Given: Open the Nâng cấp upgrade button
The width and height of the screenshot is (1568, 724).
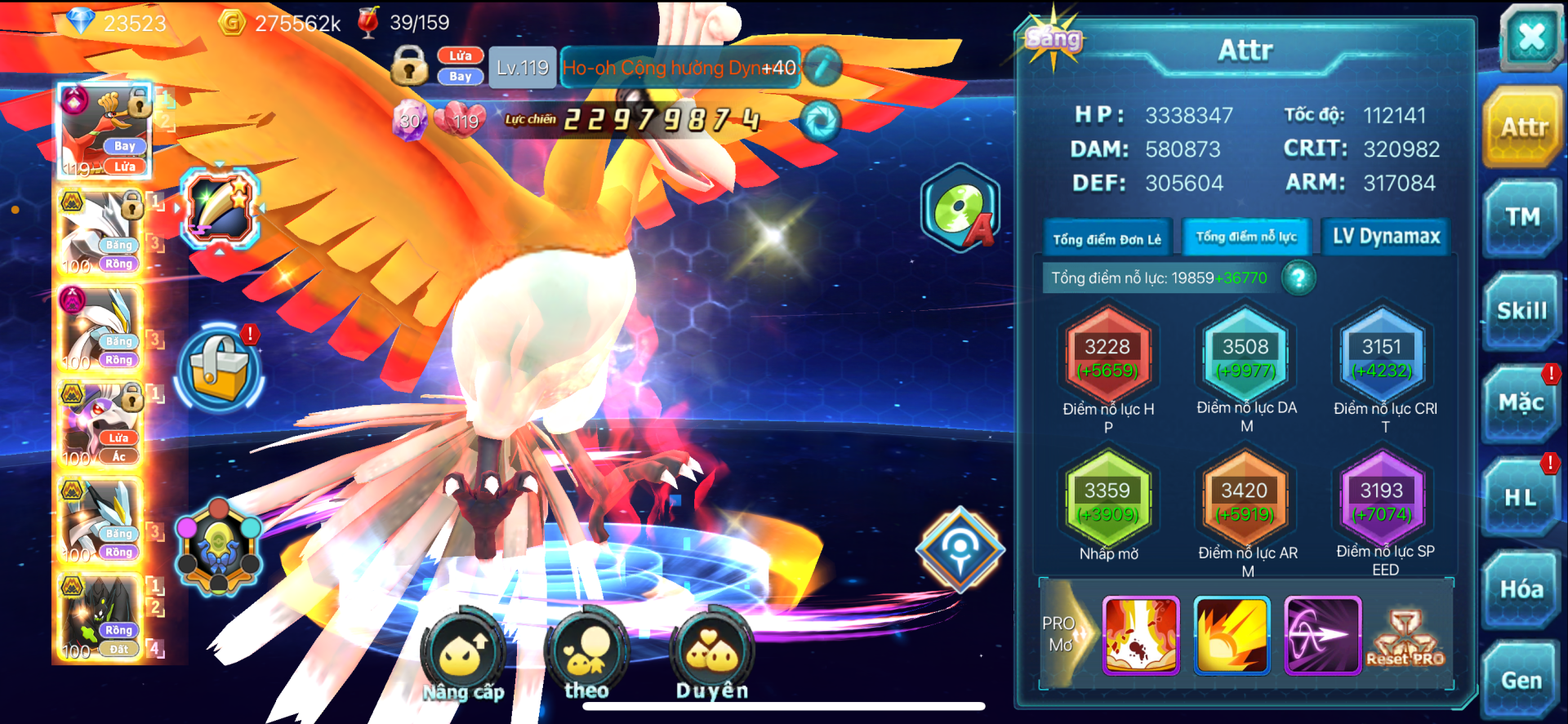Looking at the screenshot, I should pos(463,655).
